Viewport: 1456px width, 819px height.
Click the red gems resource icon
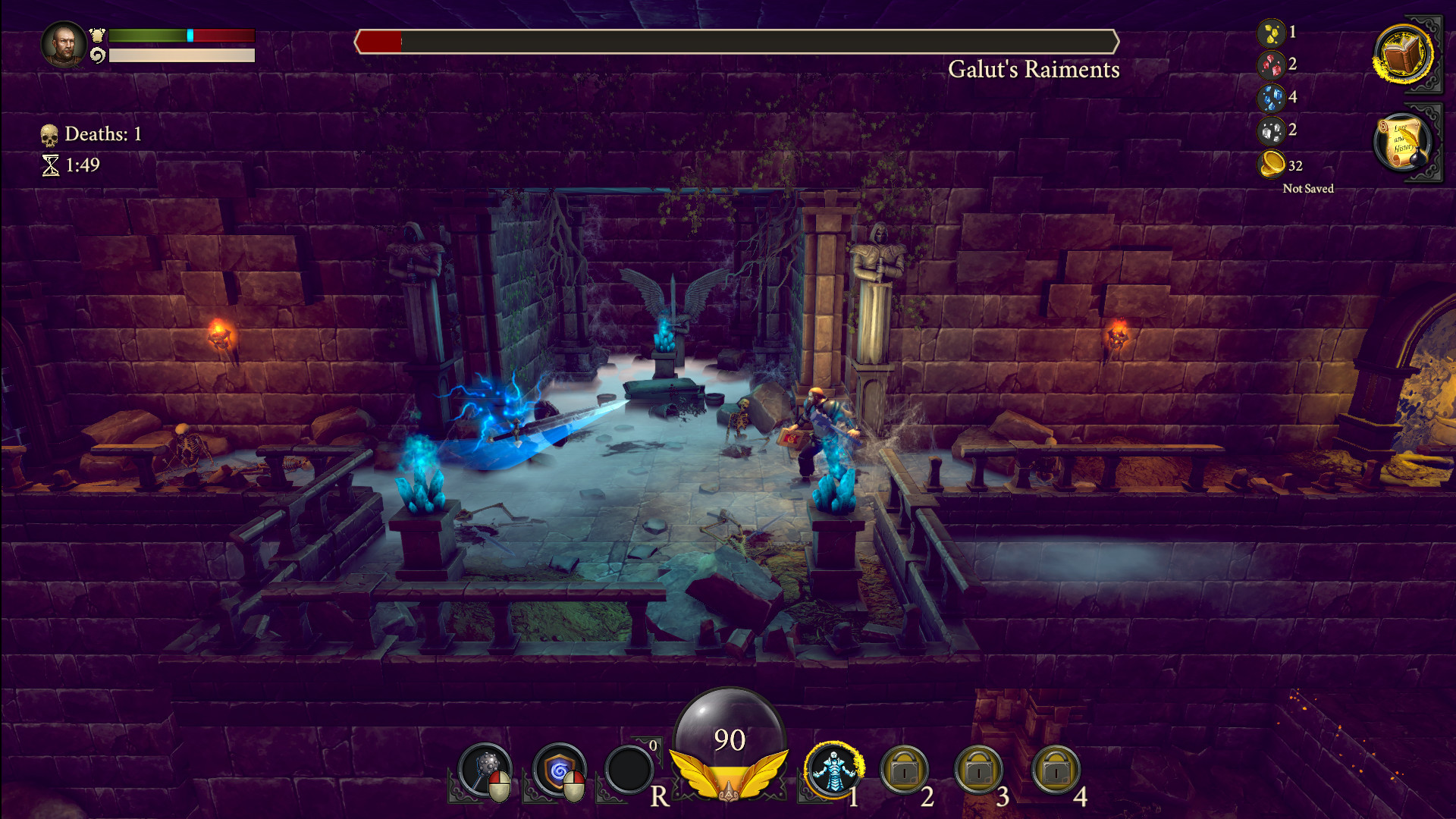click(x=1272, y=65)
